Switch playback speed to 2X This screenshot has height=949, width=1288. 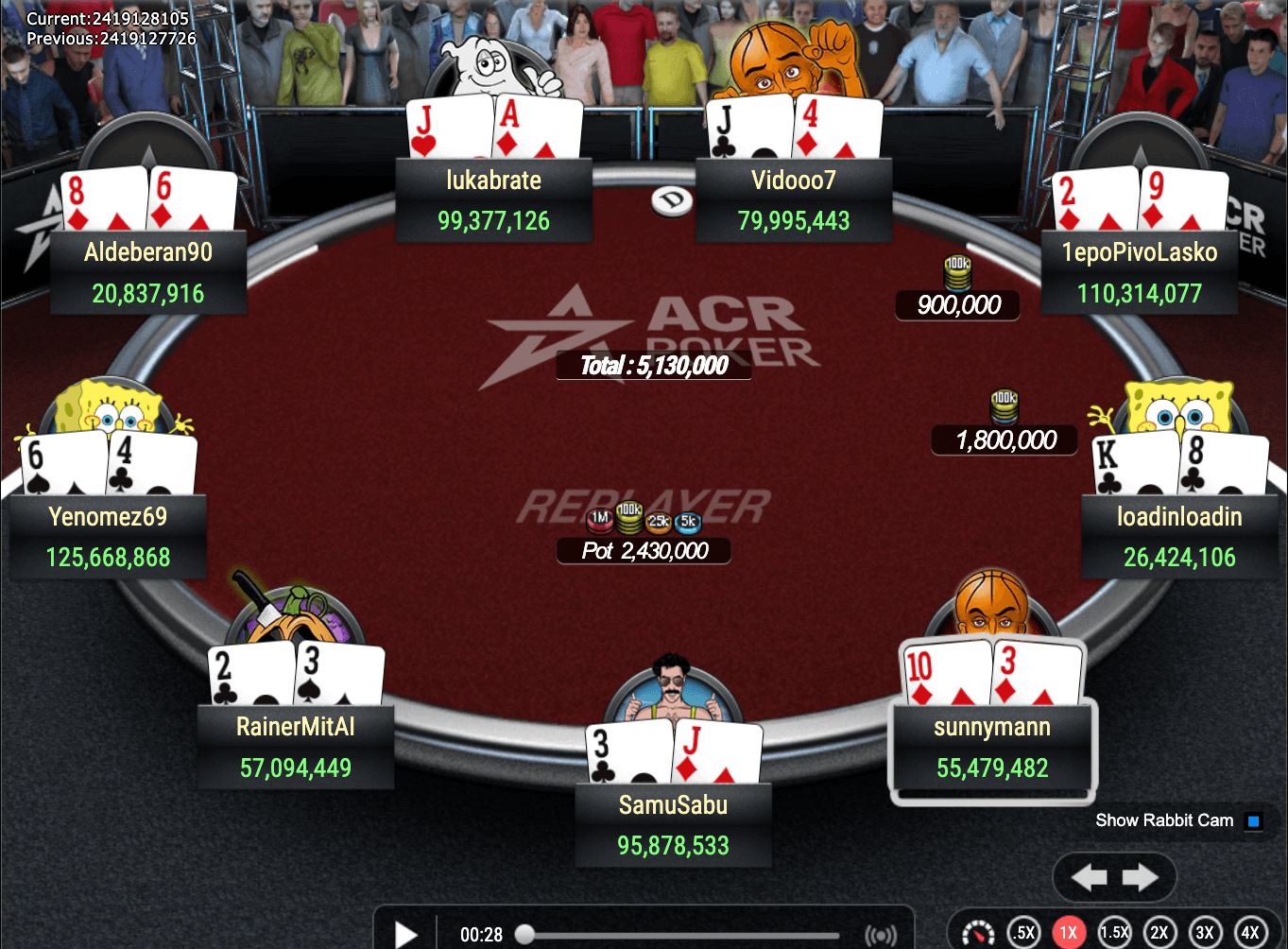point(1159,933)
